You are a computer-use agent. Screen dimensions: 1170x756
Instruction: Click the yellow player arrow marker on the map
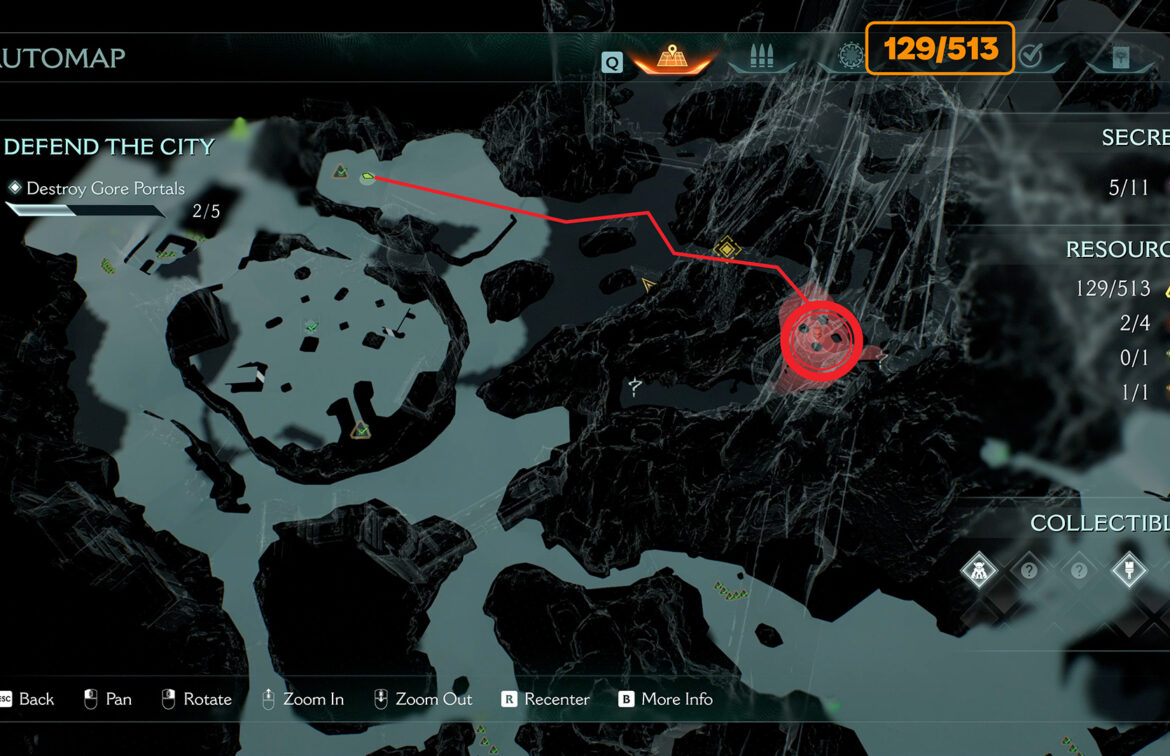649,285
